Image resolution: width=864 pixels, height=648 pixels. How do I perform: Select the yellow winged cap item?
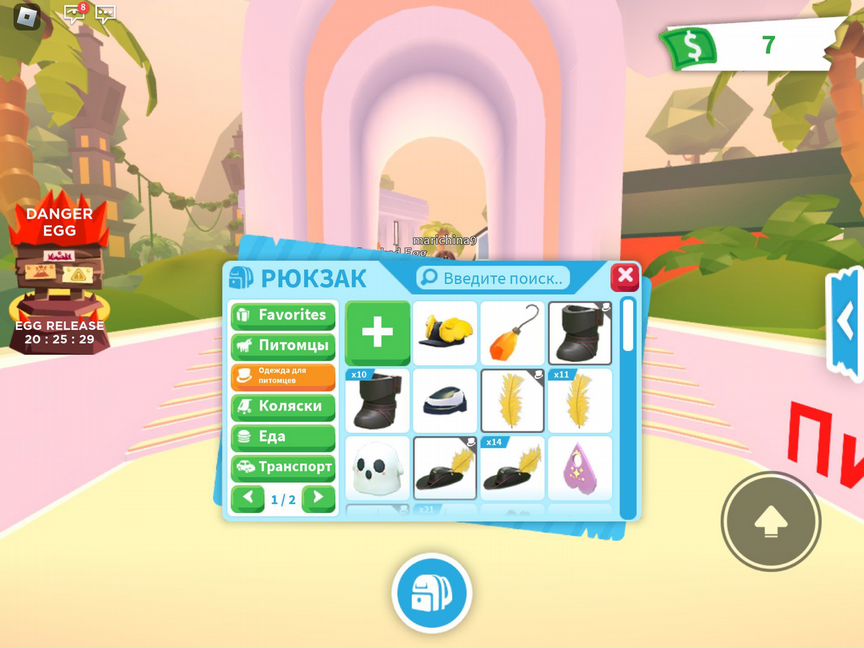tap(445, 333)
